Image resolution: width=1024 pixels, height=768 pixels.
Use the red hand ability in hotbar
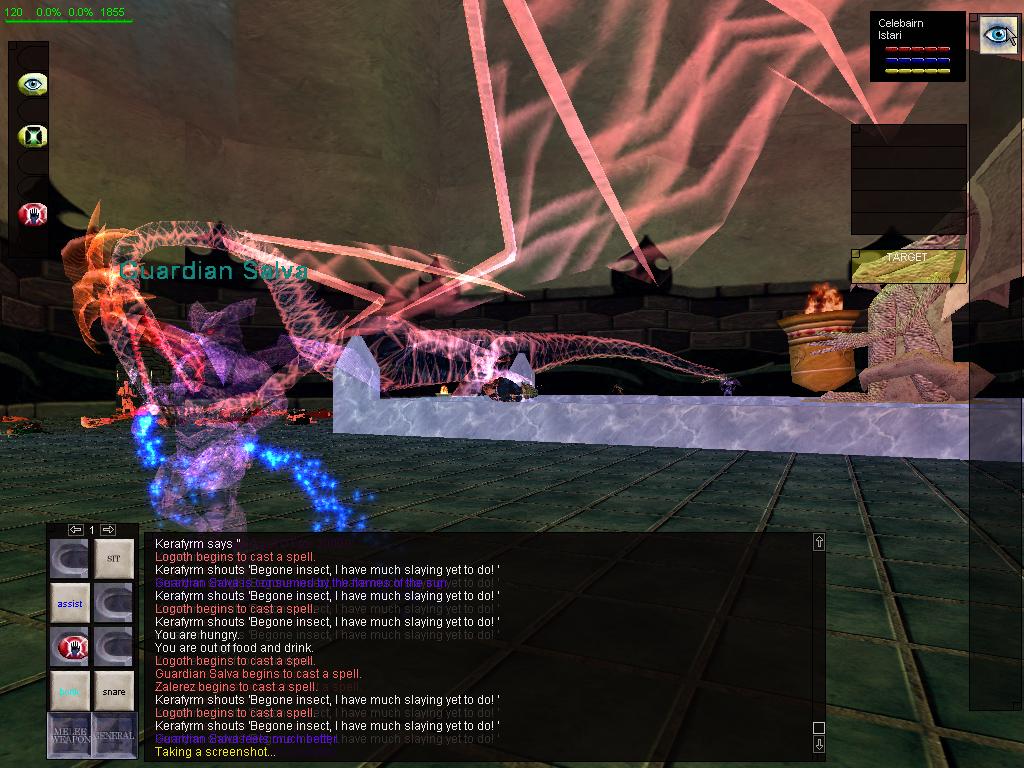(70, 647)
